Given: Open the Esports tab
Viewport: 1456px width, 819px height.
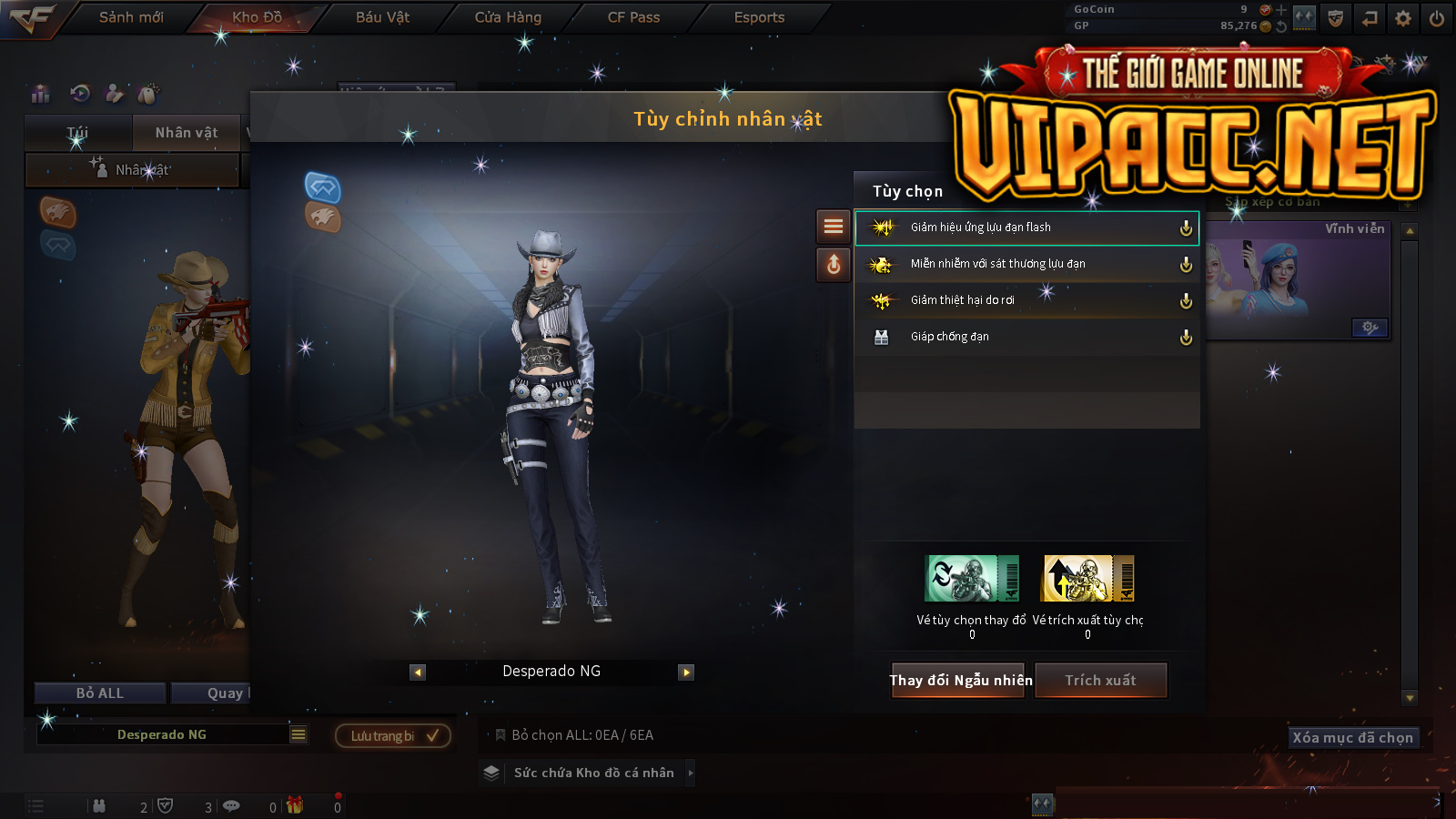Looking at the screenshot, I should [759, 17].
